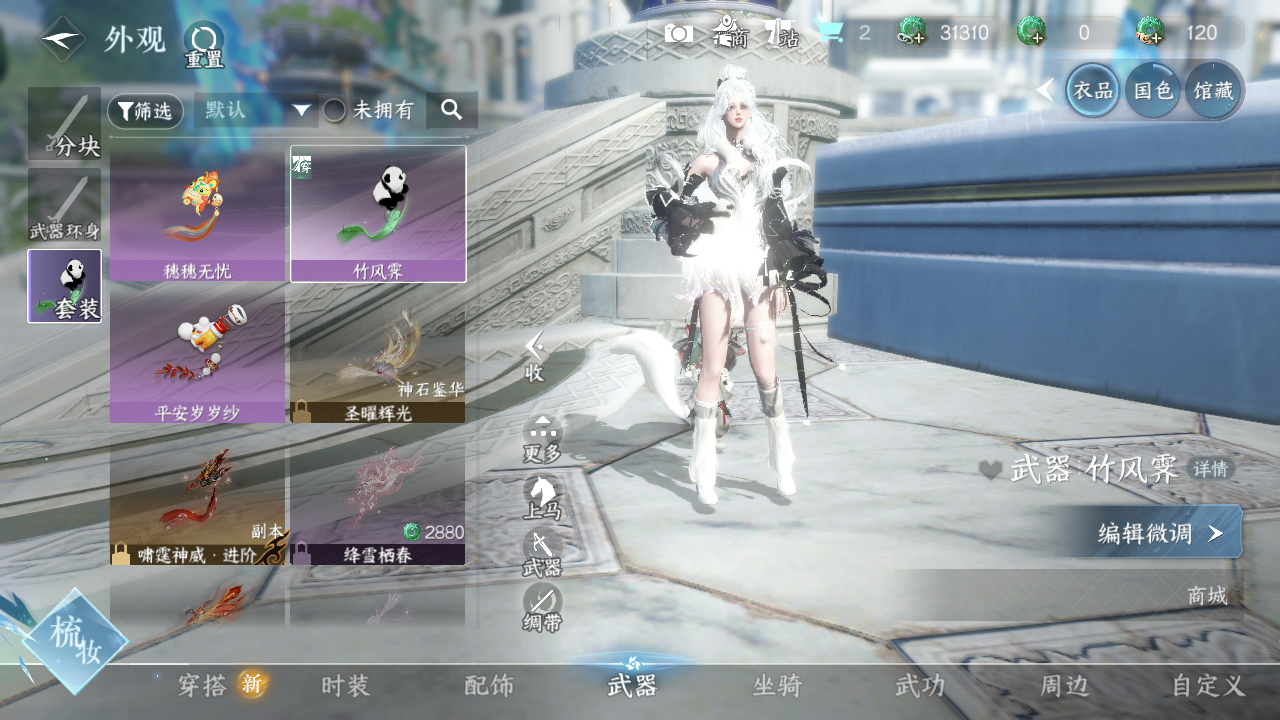Switch to the 时装 bottom tab
The height and width of the screenshot is (720, 1280).
[x=345, y=686]
